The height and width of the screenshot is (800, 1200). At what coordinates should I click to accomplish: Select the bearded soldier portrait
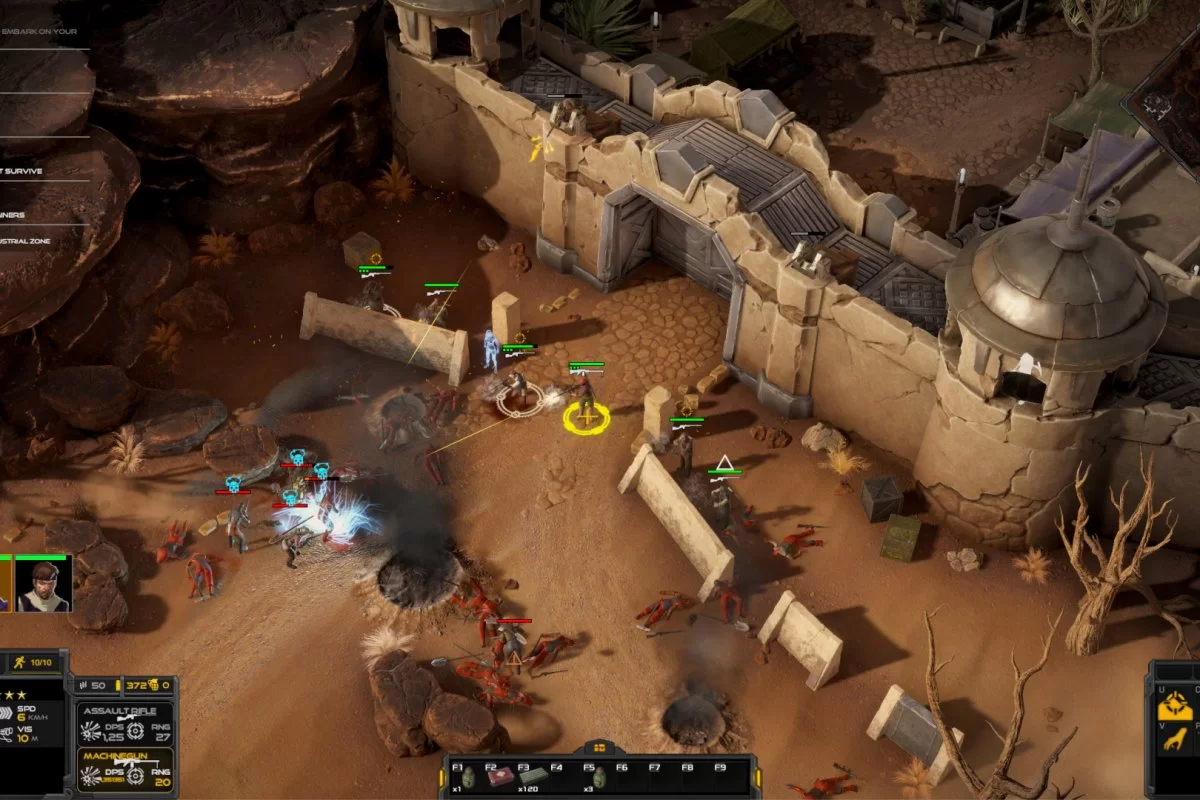point(42,583)
